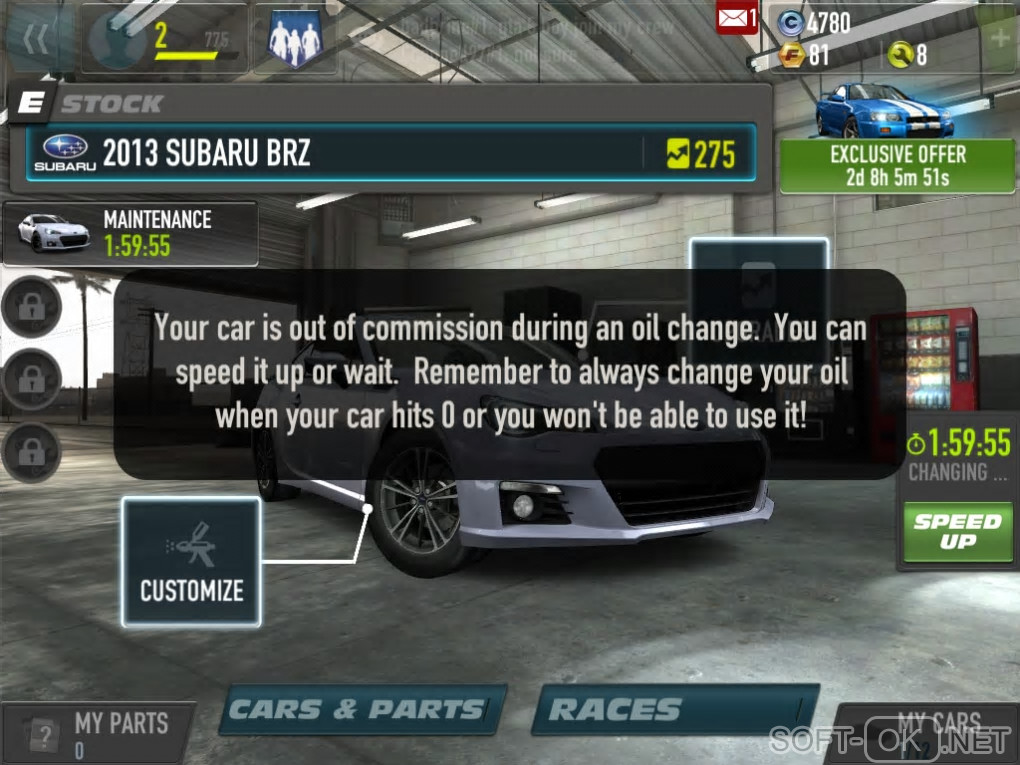Click the back arrows button
The height and width of the screenshot is (765, 1020).
tap(36, 40)
